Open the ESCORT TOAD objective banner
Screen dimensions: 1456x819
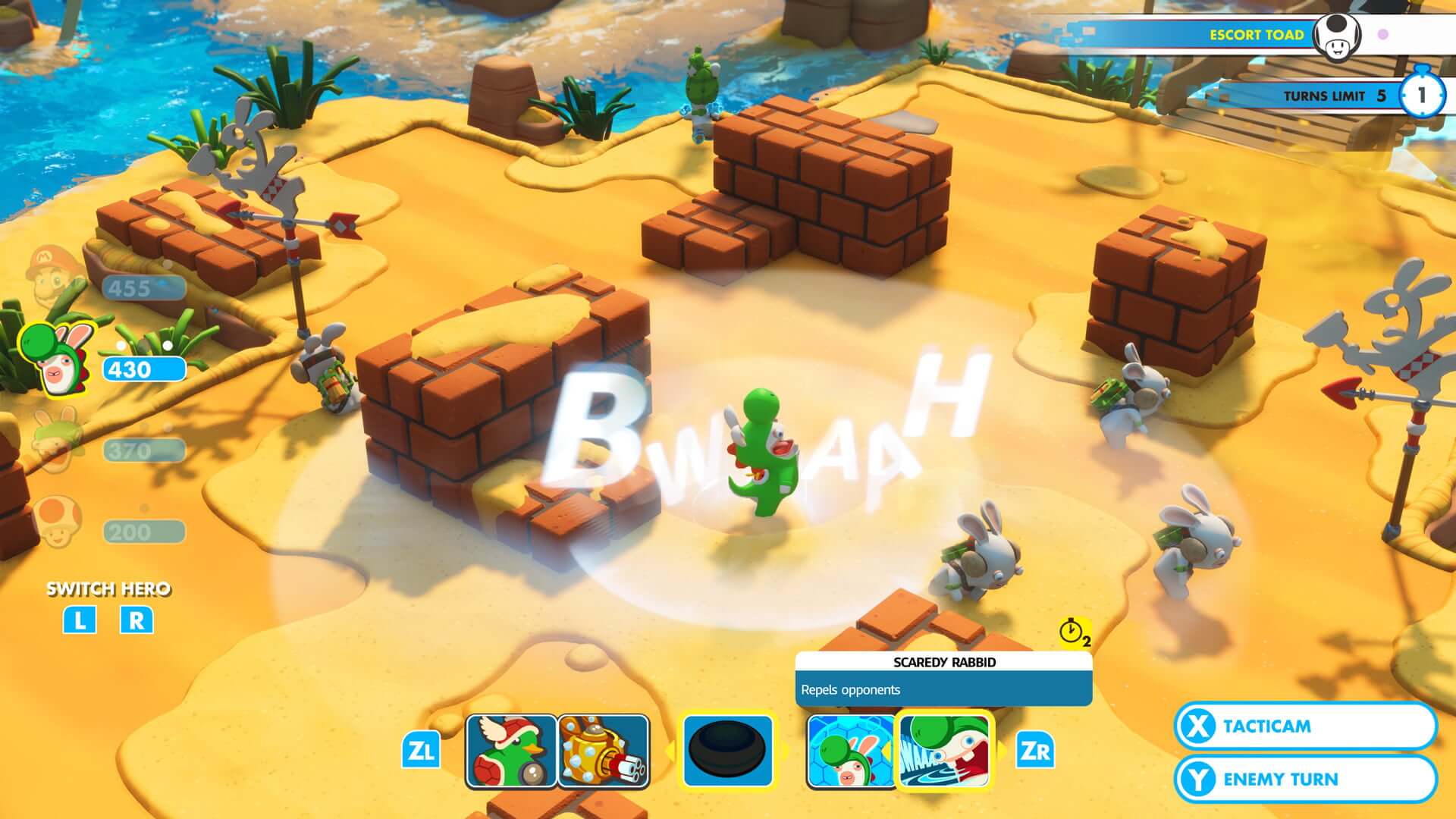click(x=1259, y=34)
